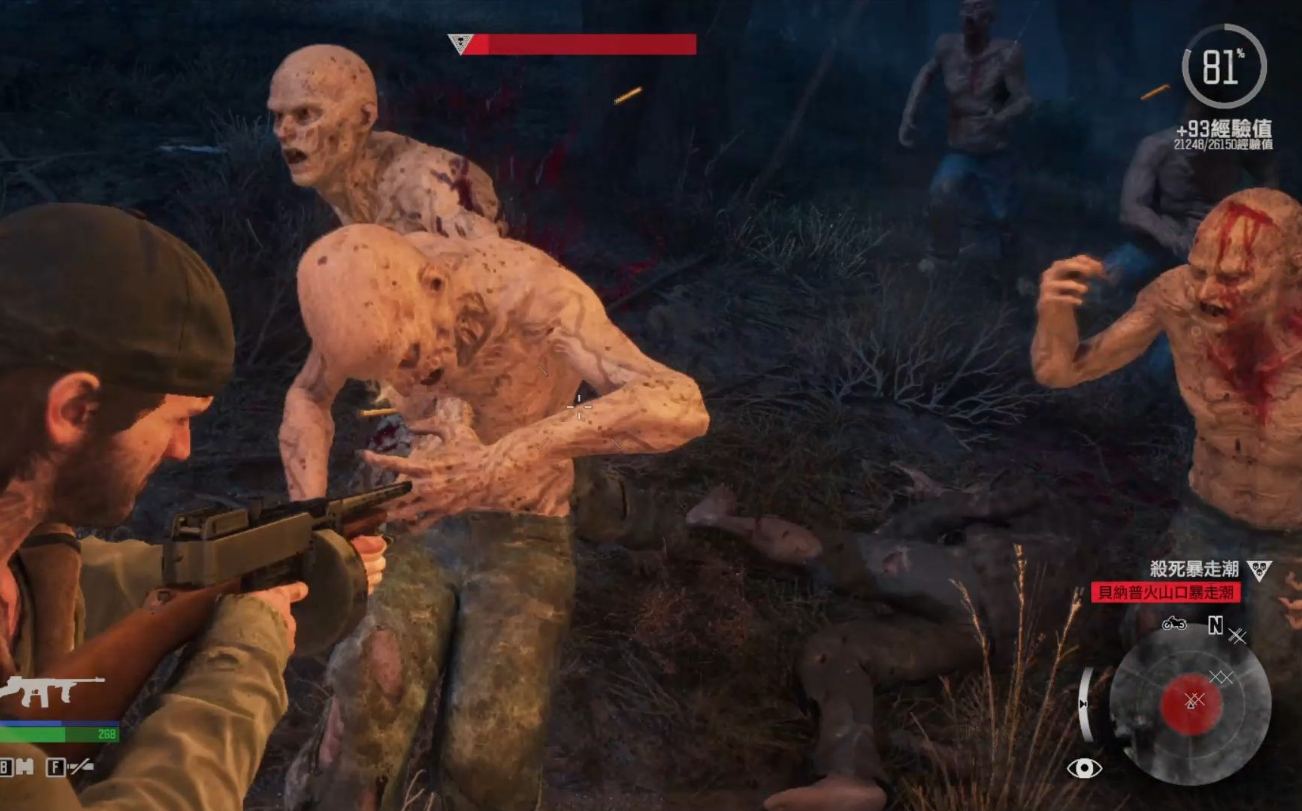Viewport: 1302px width, 811px height.
Task: Click the motorcycle marker above the minimap
Action: click(1174, 624)
